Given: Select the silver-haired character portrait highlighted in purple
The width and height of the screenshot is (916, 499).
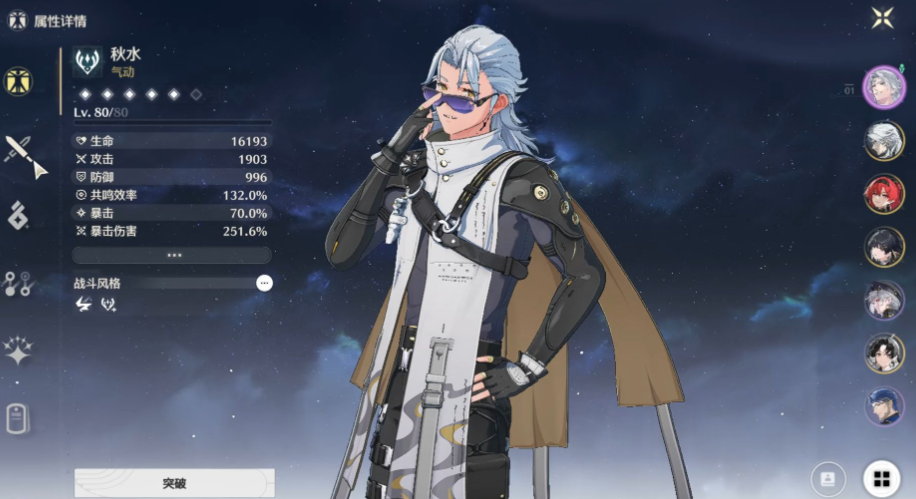Looking at the screenshot, I should (883, 87).
